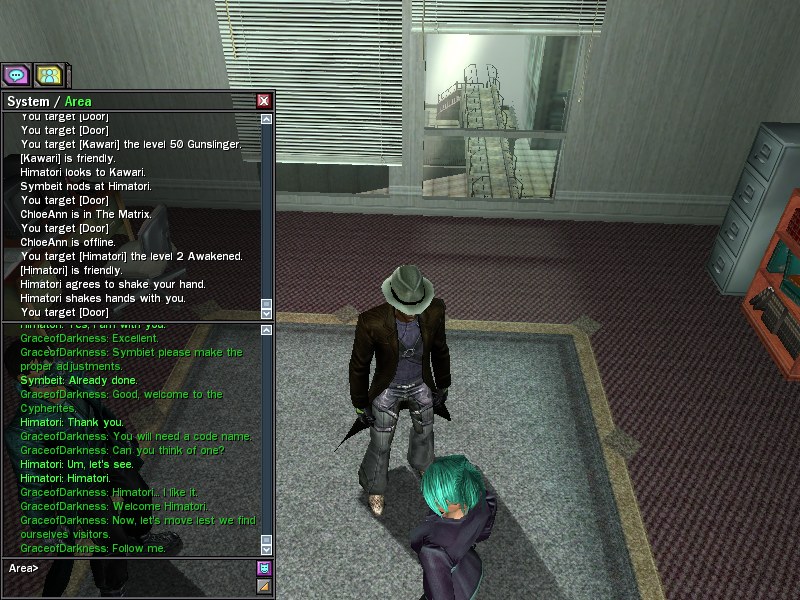Click the orange triangle button beside chat input

[264, 586]
